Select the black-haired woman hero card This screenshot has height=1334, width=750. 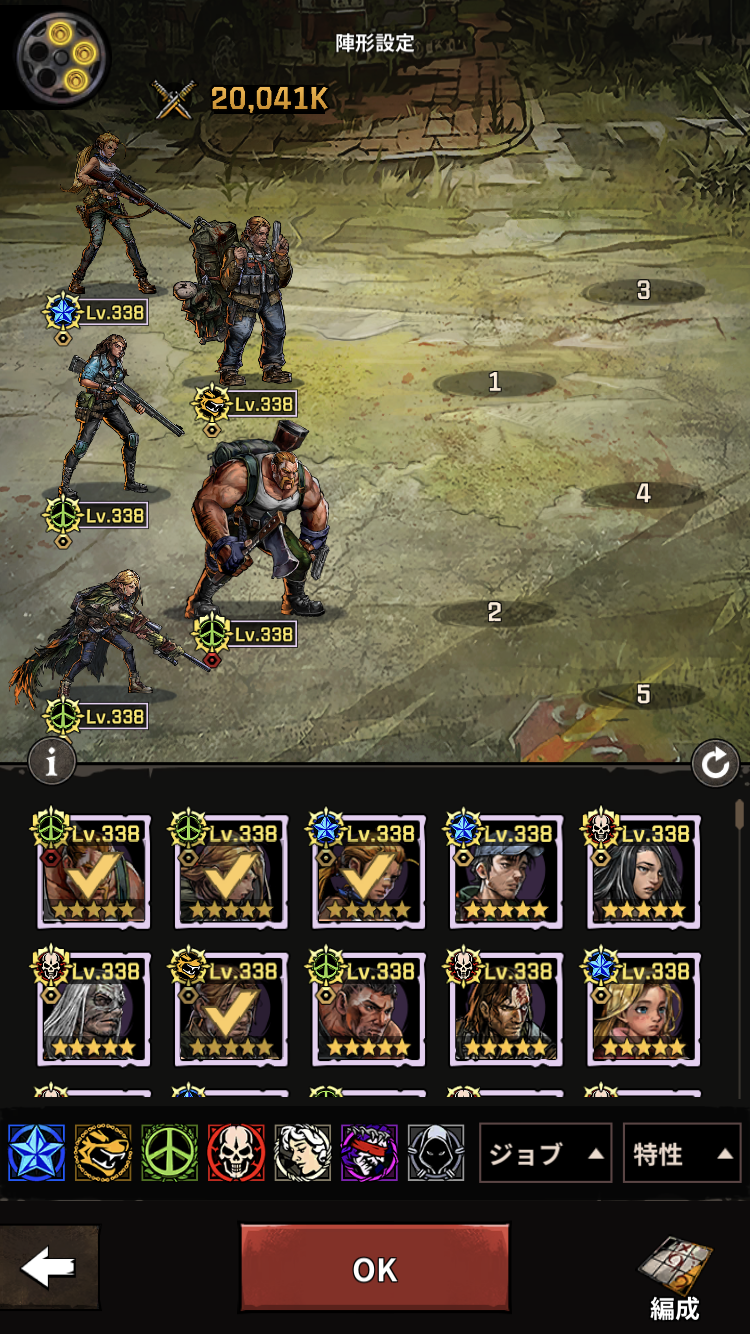click(x=643, y=871)
